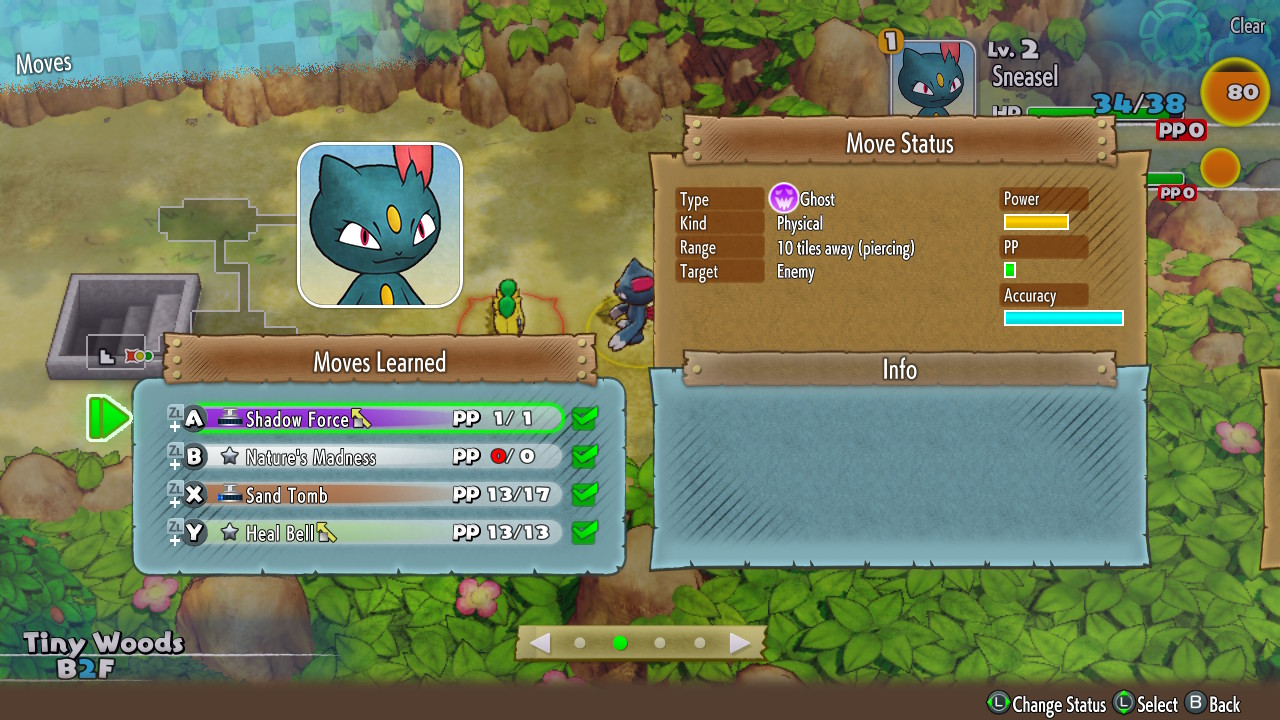
Task: Pick the Heal Bell move
Action: pyautogui.click(x=380, y=533)
